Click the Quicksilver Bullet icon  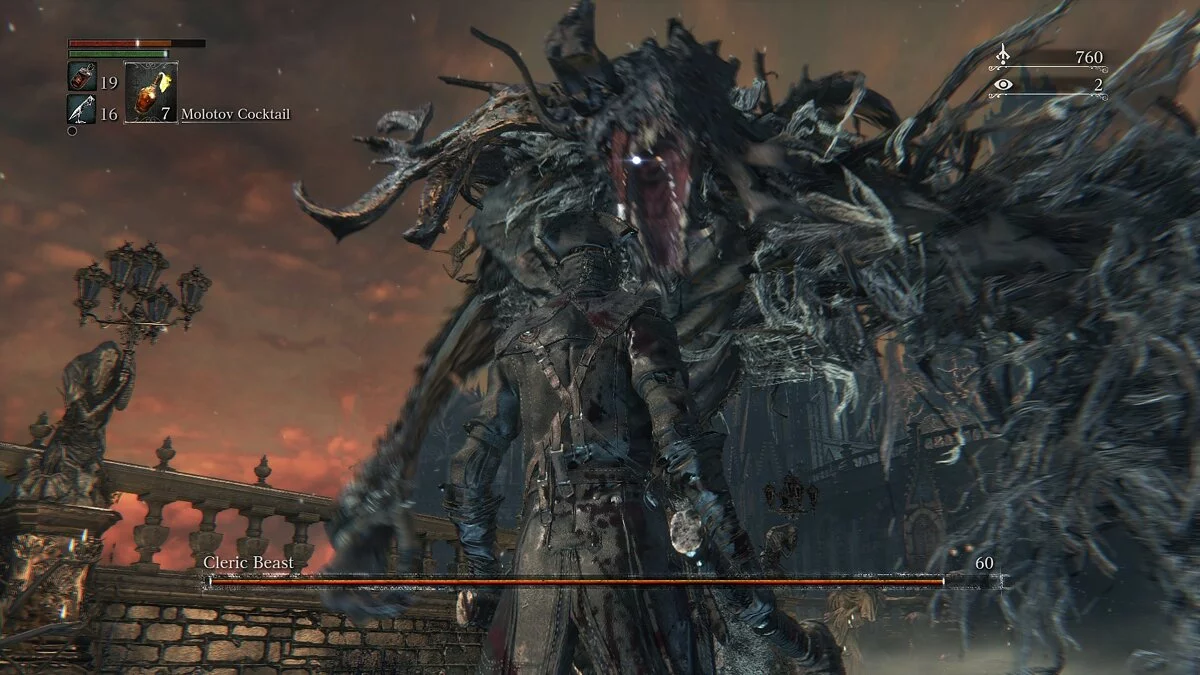(x=82, y=110)
